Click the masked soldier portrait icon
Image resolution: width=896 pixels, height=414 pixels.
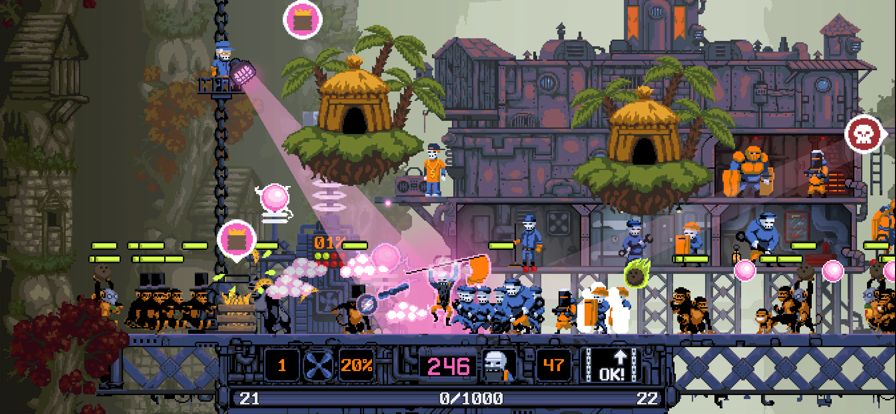point(499,366)
